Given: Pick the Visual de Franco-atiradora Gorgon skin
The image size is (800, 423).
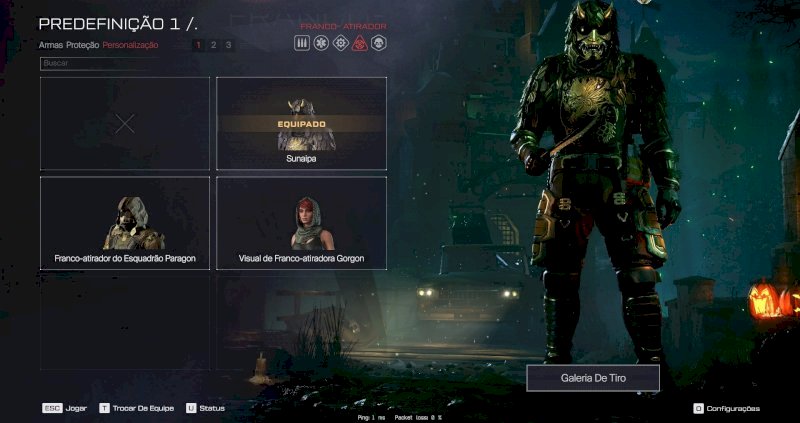Looking at the screenshot, I should click(301, 223).
